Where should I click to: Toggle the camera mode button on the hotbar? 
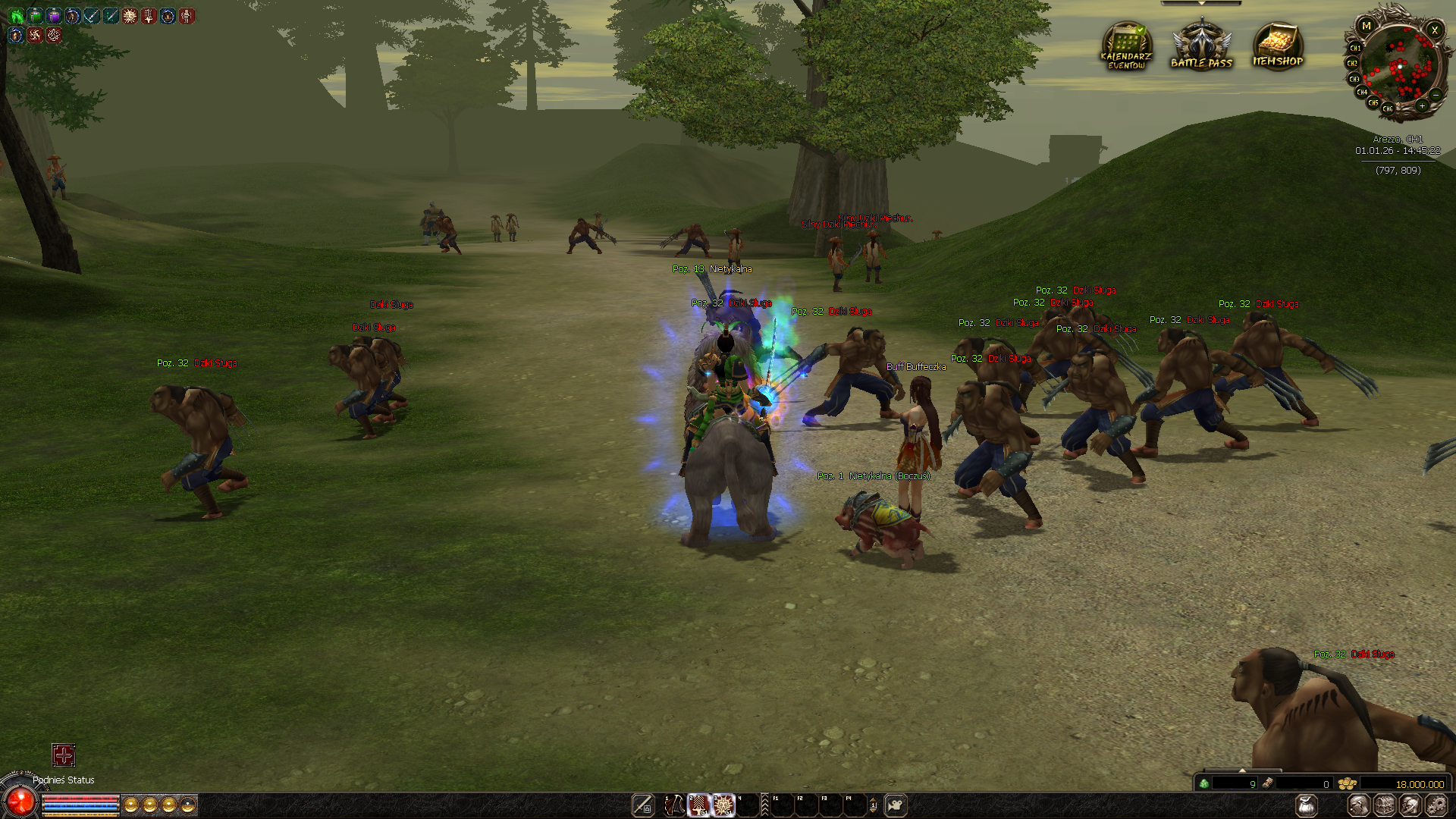pyautogui.click(x=896, y=805)
